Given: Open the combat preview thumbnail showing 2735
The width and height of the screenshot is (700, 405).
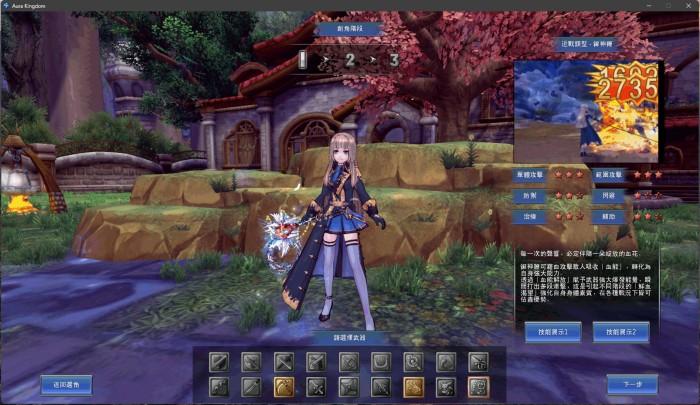Looking at the screenshot, I should [586, 110].
